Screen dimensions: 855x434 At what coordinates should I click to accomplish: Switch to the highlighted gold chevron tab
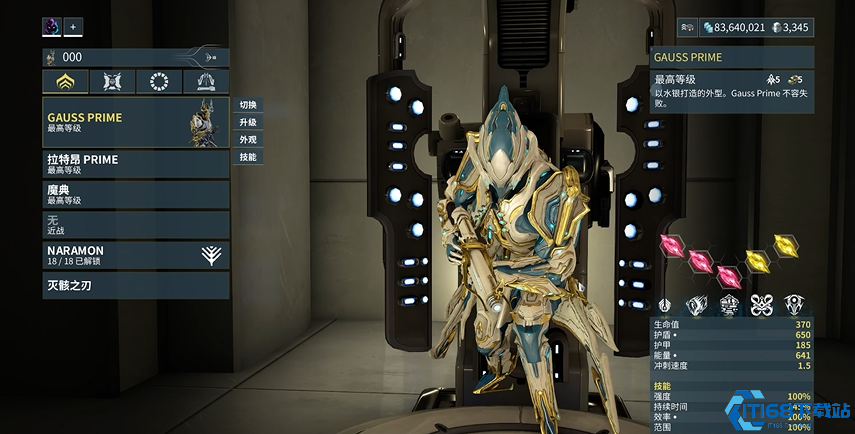click(x=65, y=82)
